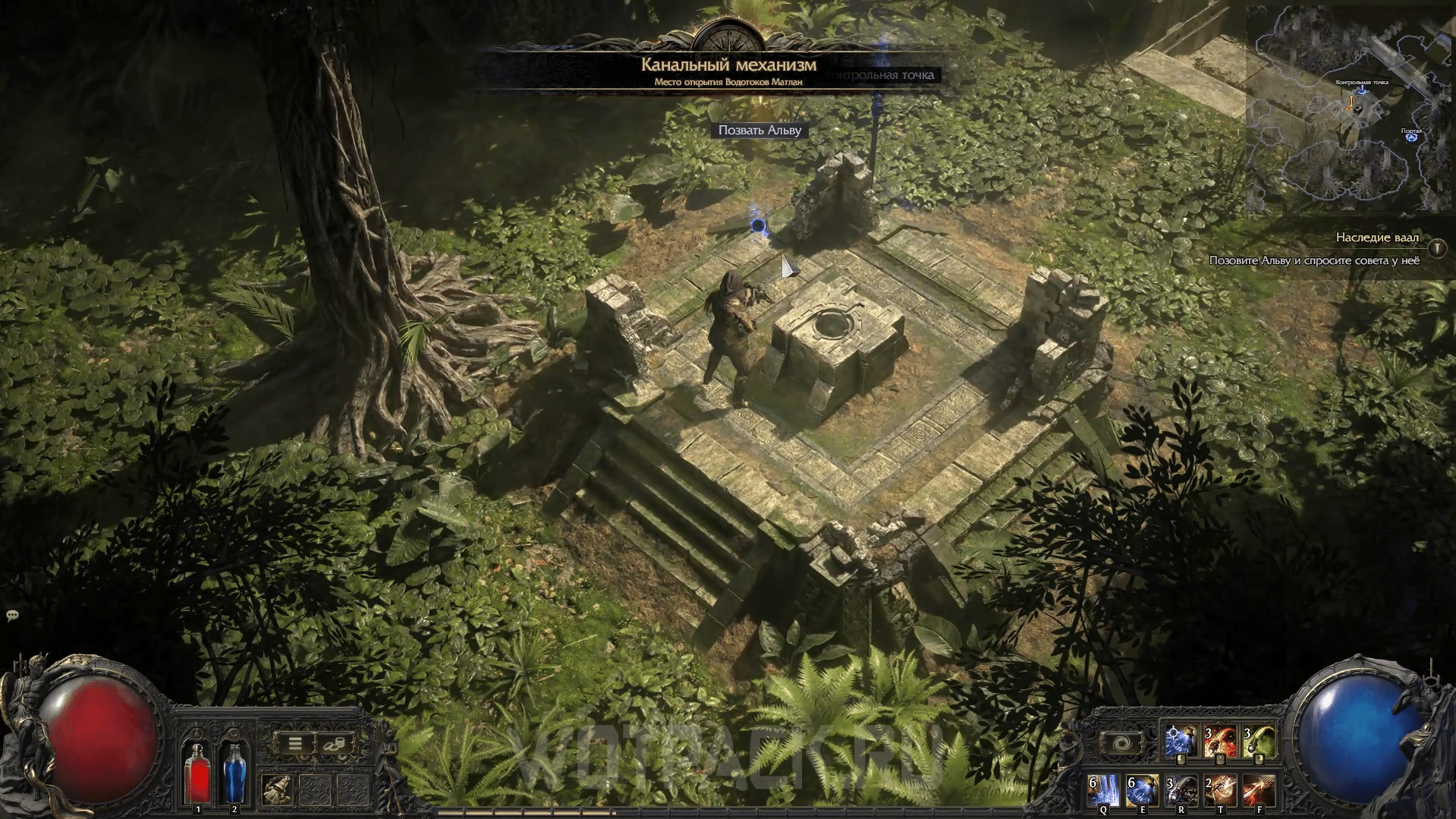
Task: Activate the flaming bolt skill
Action: click(x=1259, y=791)
